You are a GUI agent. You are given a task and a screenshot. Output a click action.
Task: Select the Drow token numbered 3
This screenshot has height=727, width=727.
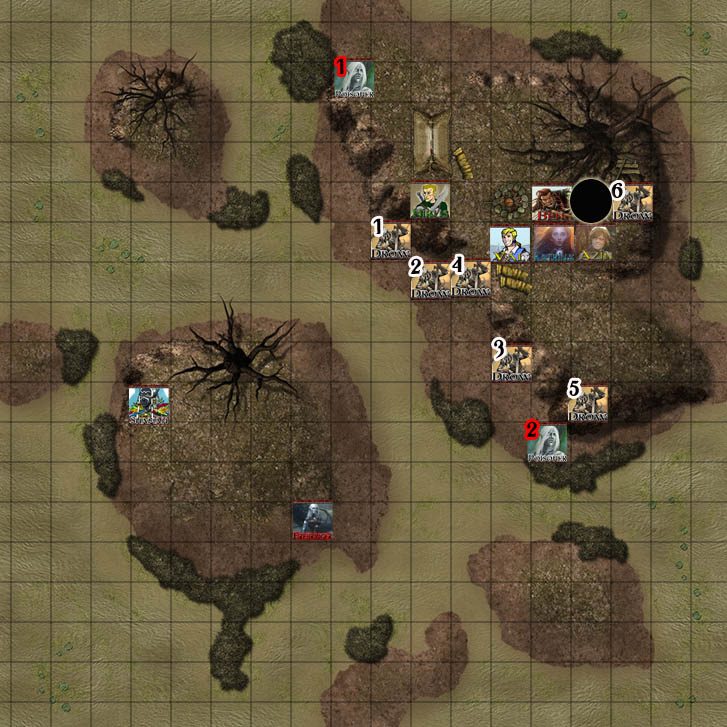(x=512, y=362)
